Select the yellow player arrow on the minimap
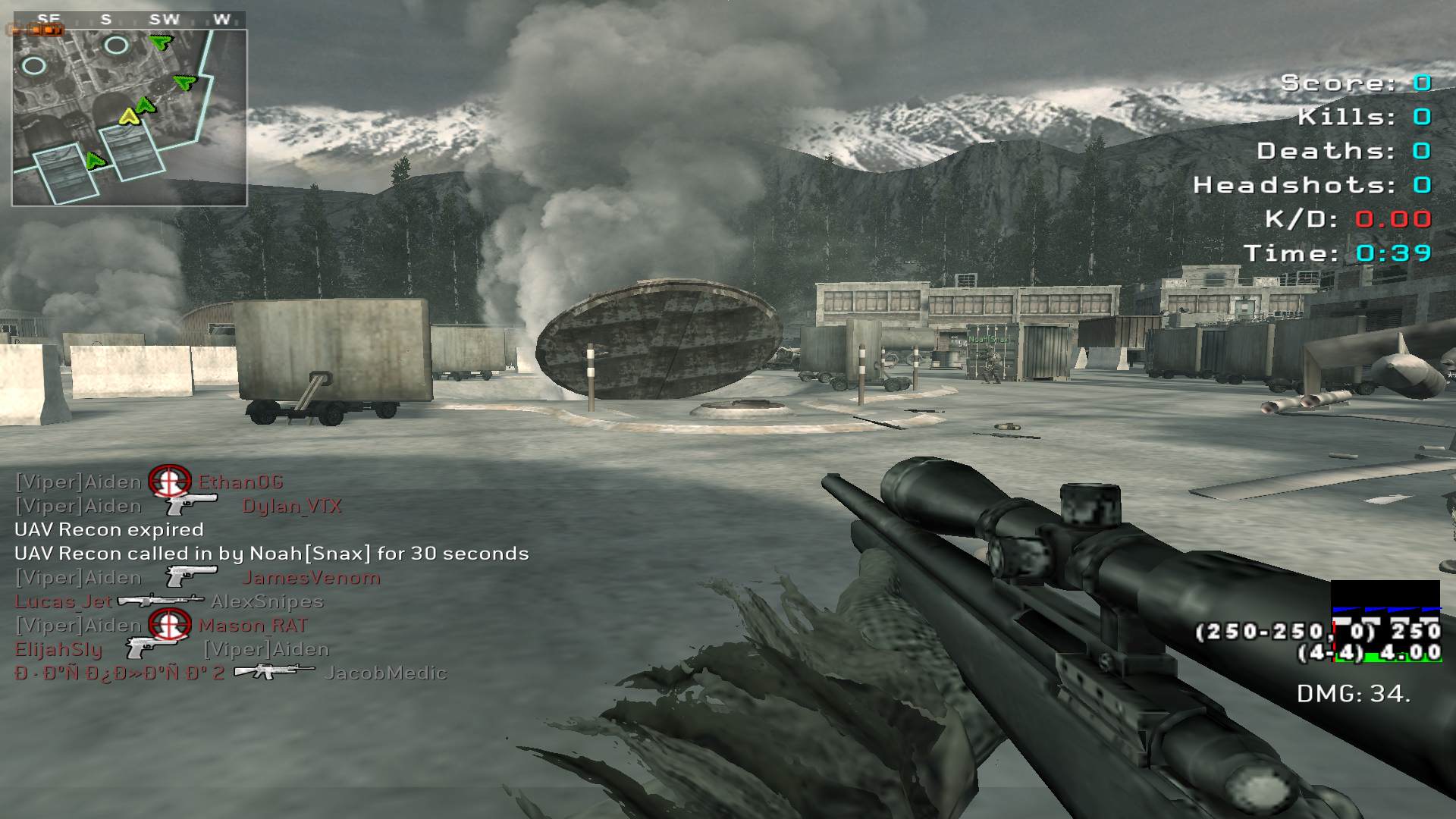The width and height of the screenshot is (1456, 819). 130,116
